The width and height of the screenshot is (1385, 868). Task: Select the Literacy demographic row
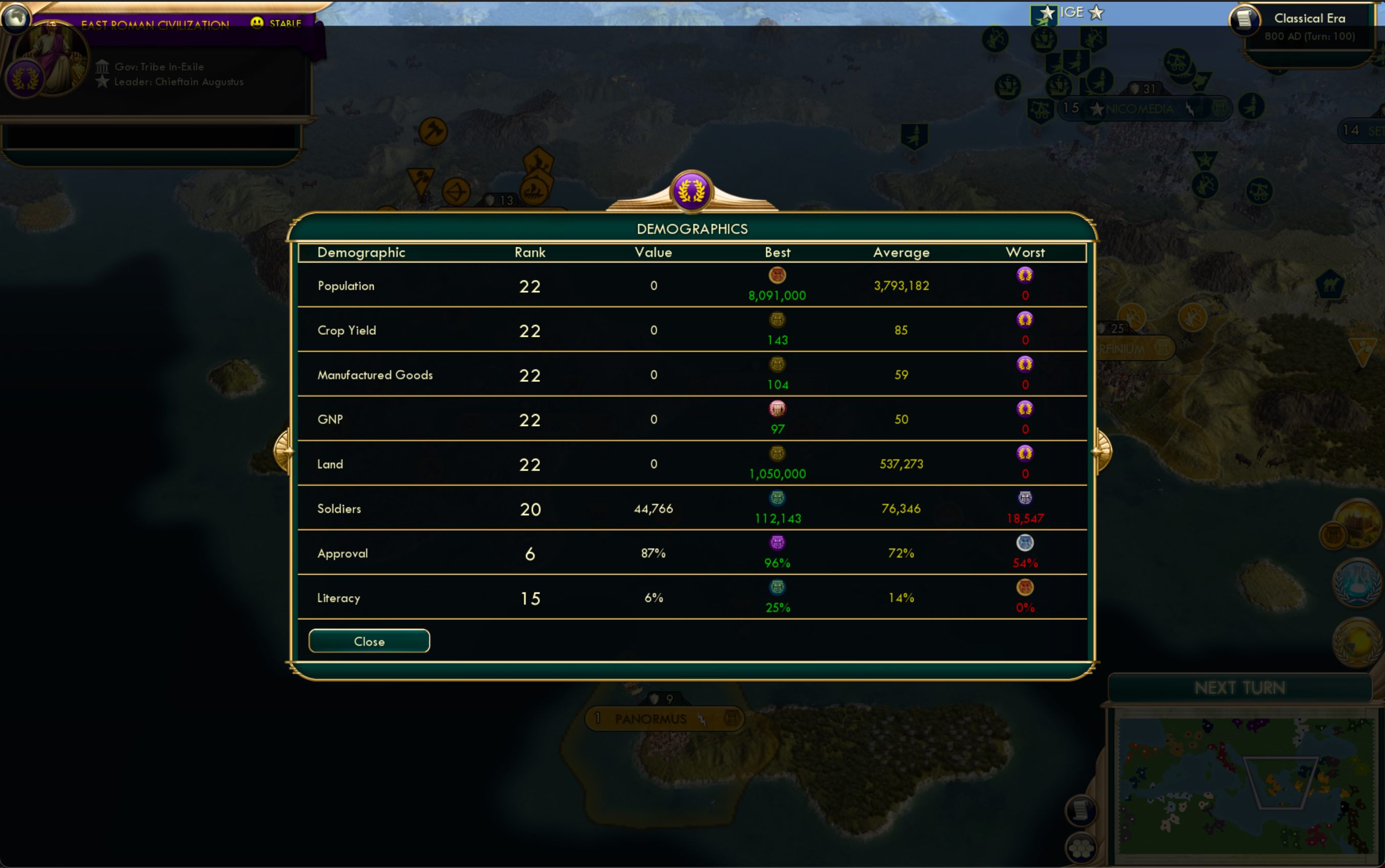(339, 598)
